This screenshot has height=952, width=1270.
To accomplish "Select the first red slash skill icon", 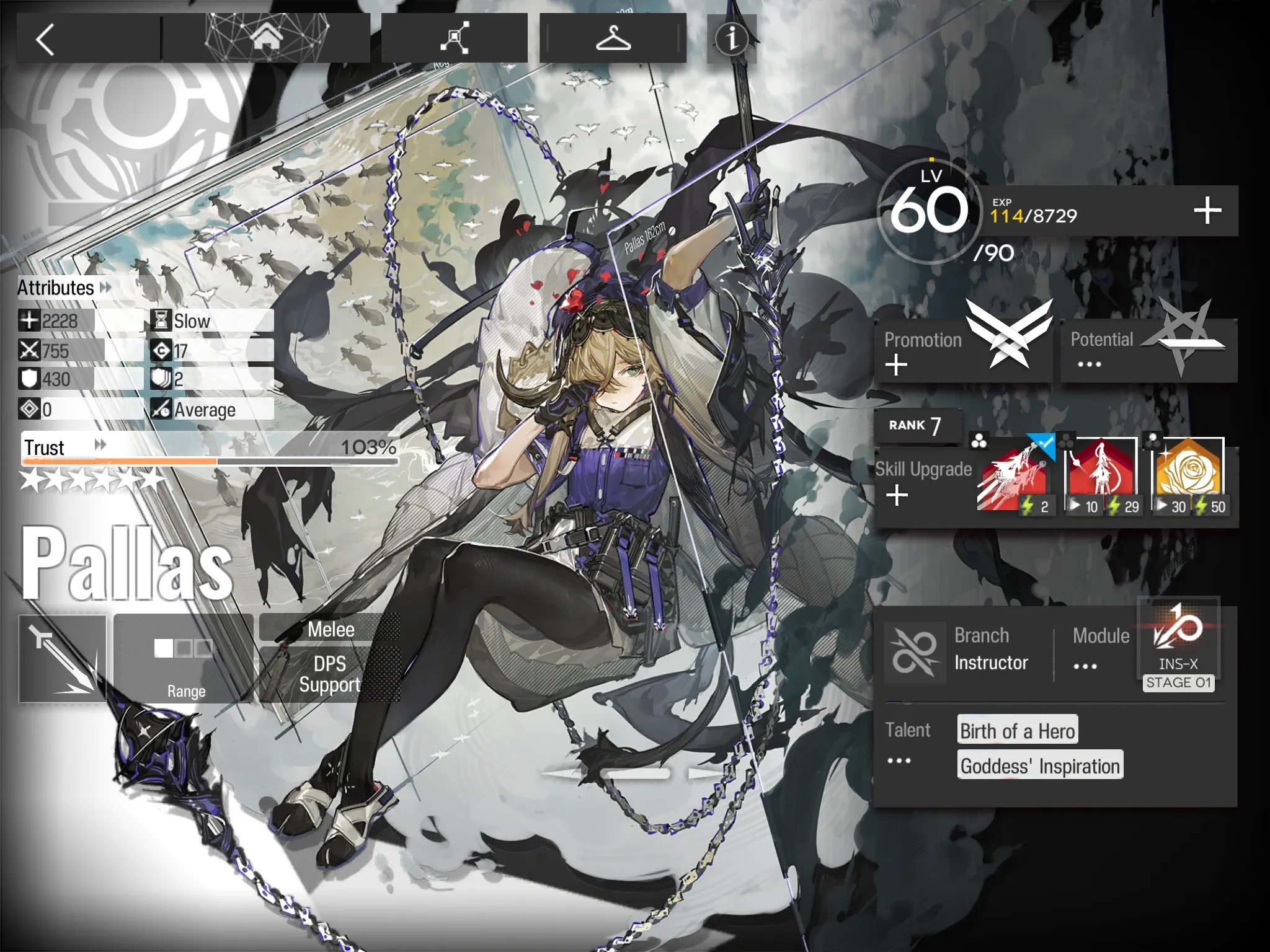I will click(x=1013, y=478).
